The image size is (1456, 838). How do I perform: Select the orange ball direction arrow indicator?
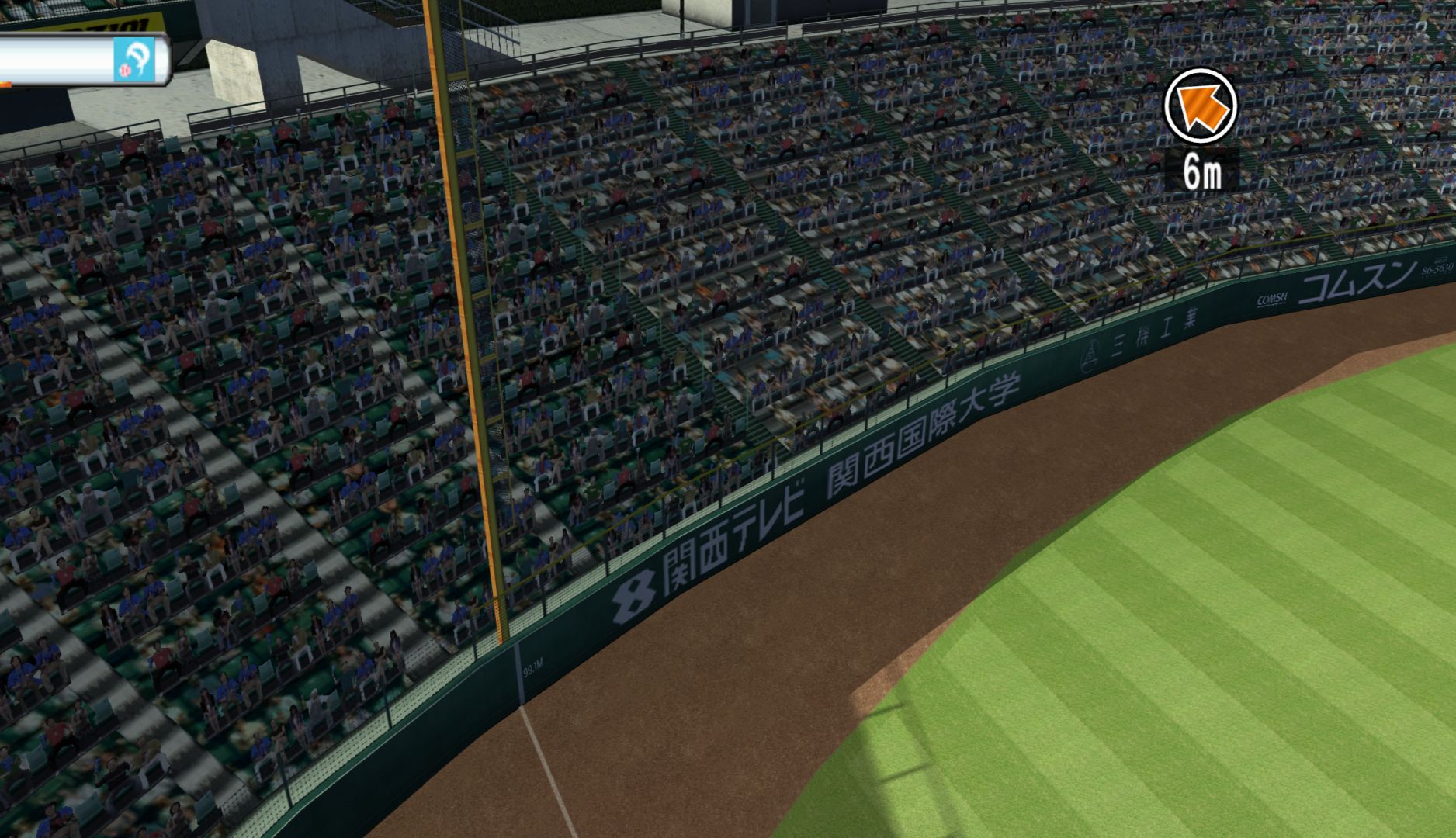click(x=1200, y=106)
